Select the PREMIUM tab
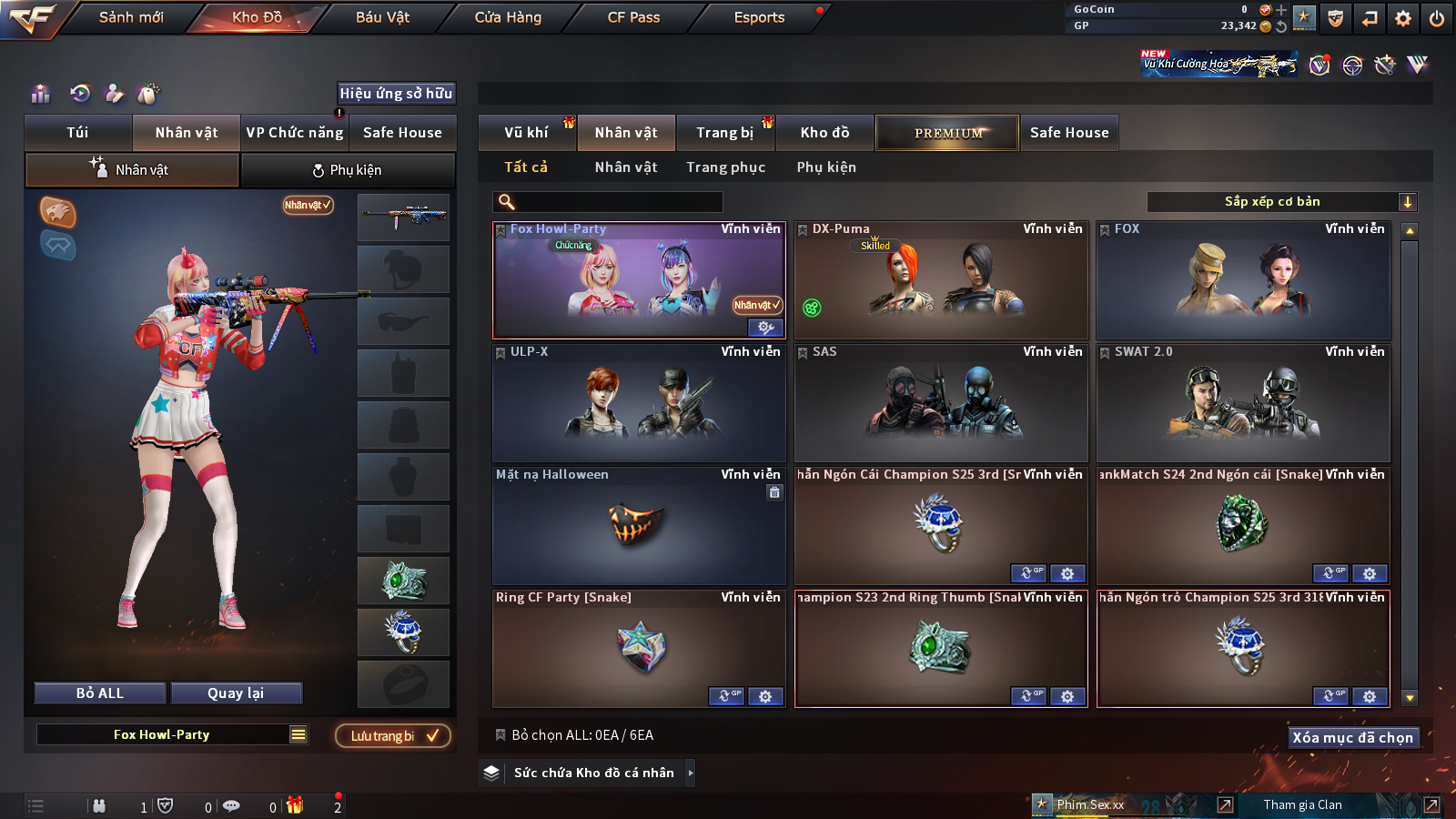The image size is (1456, 819). (x=947, y=133)
